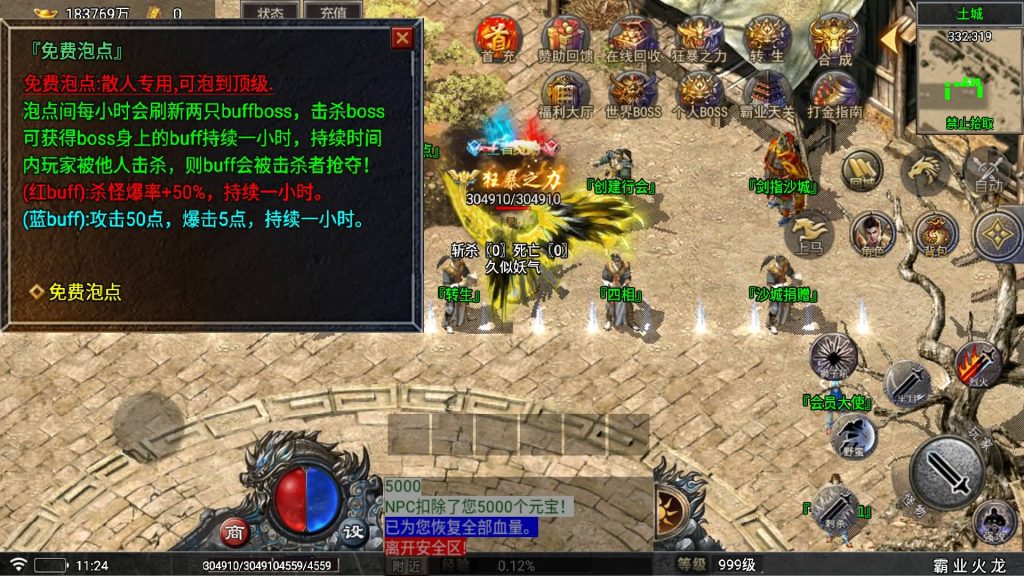Choose the 免费泡点 option in the dialog
Viewport: 1024px width, 576px height.
[77, 292]
